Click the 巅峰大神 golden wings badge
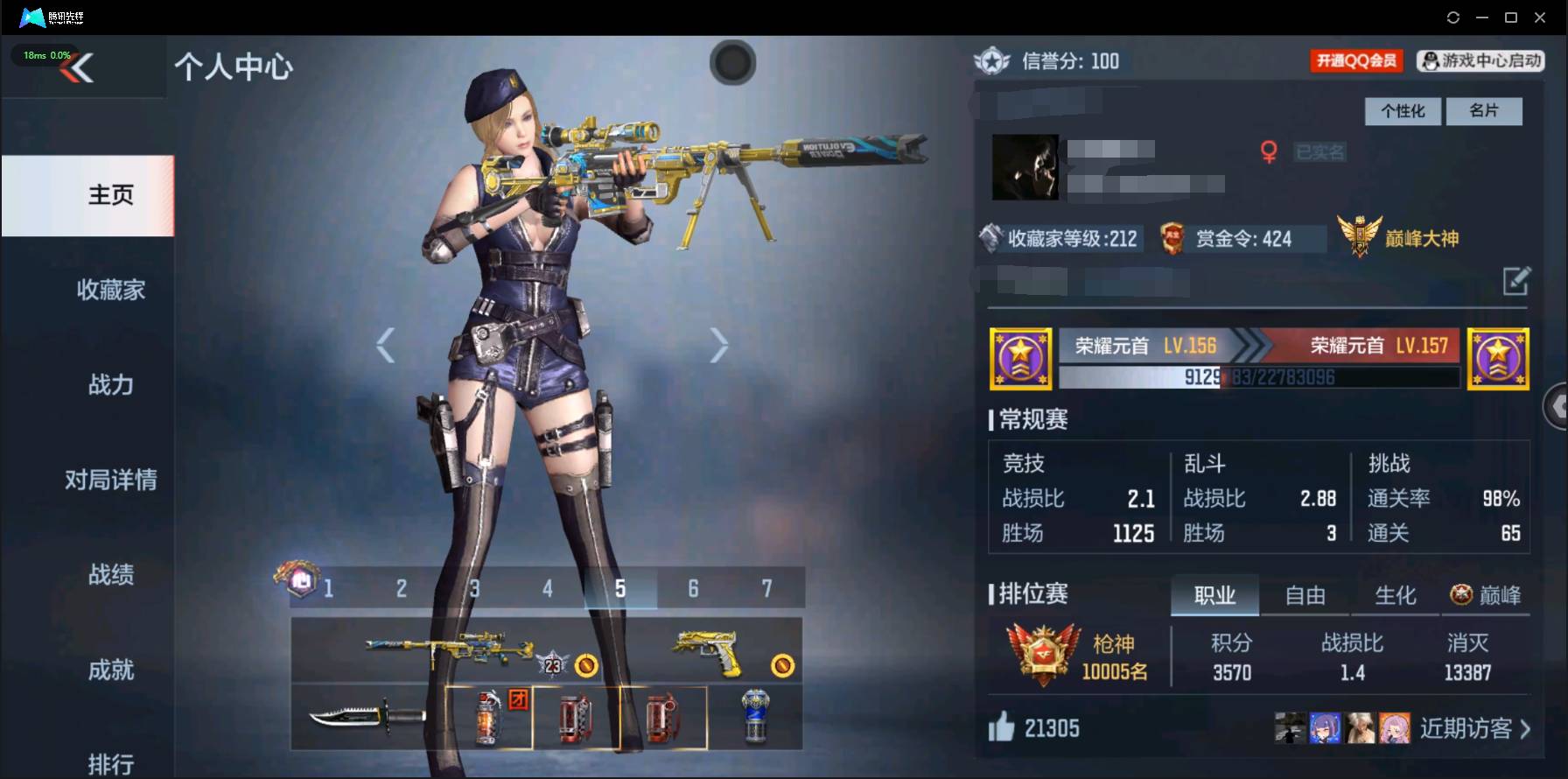 pos(1361,235)
